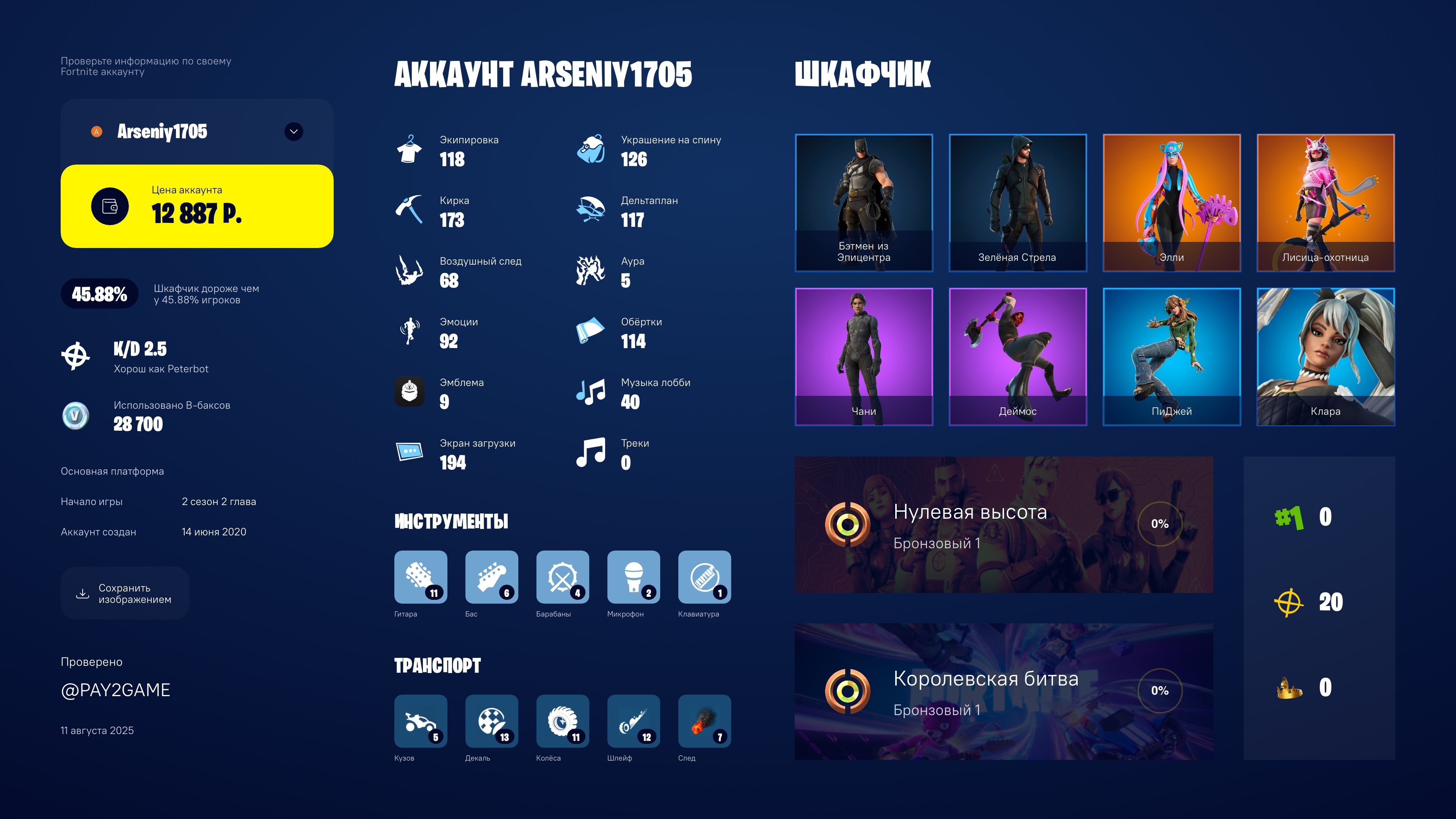1456x819 pixels.
Task: Click the Шлейф transport icon
Action: point(634,721)
